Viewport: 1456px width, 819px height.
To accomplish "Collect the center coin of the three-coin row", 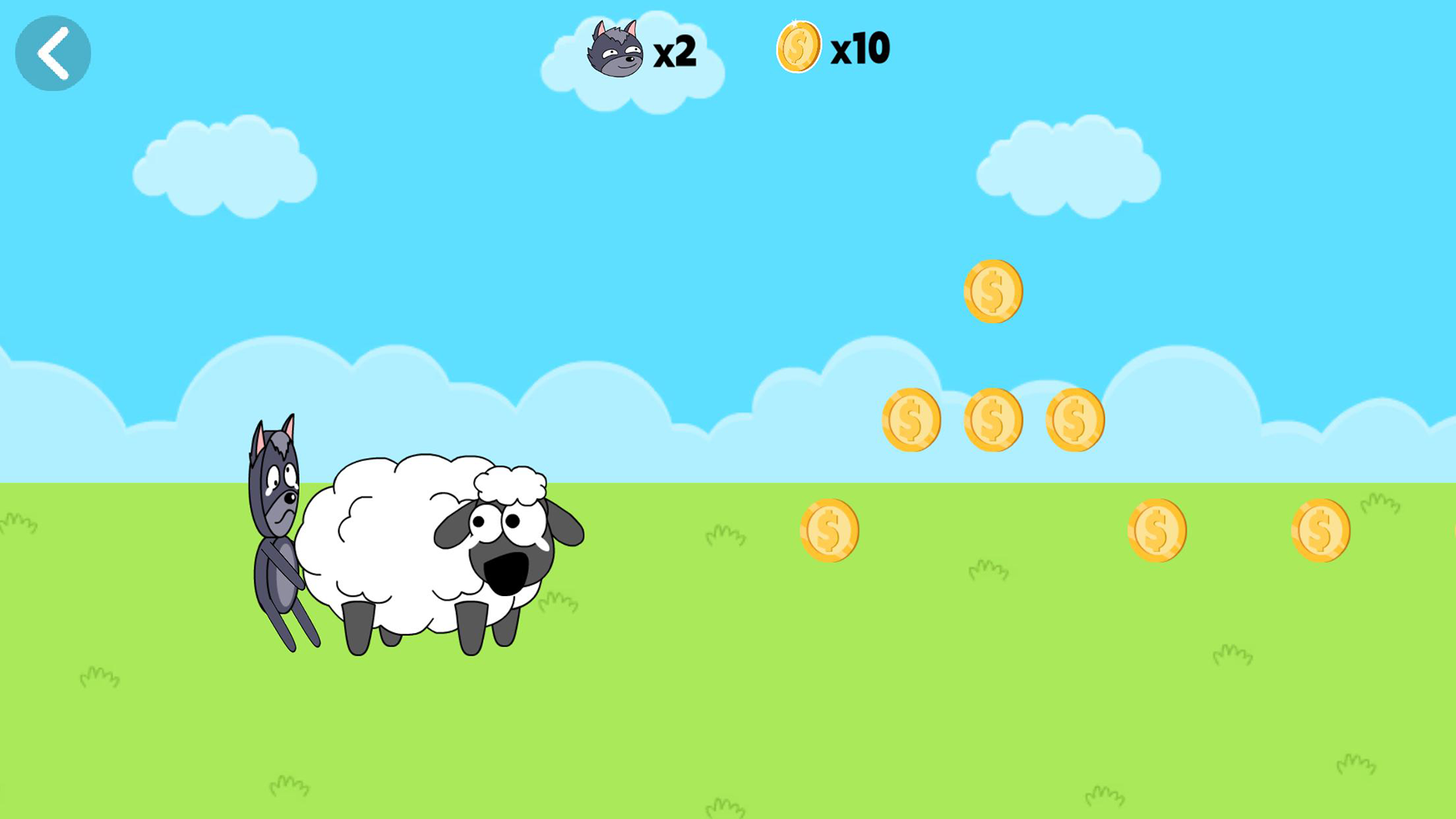I will 993,419.
